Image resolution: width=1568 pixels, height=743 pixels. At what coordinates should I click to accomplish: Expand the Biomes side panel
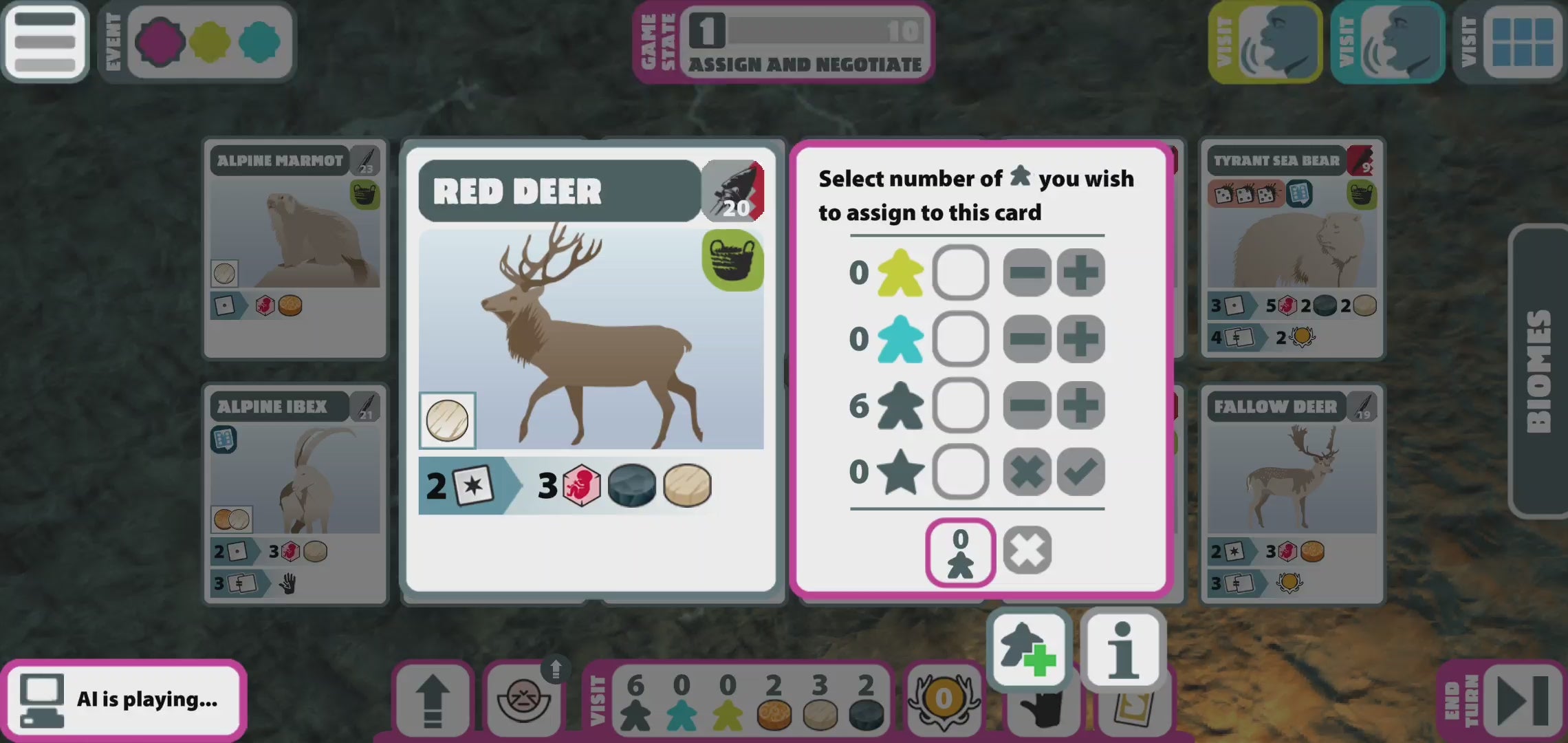pos(1539,371)
